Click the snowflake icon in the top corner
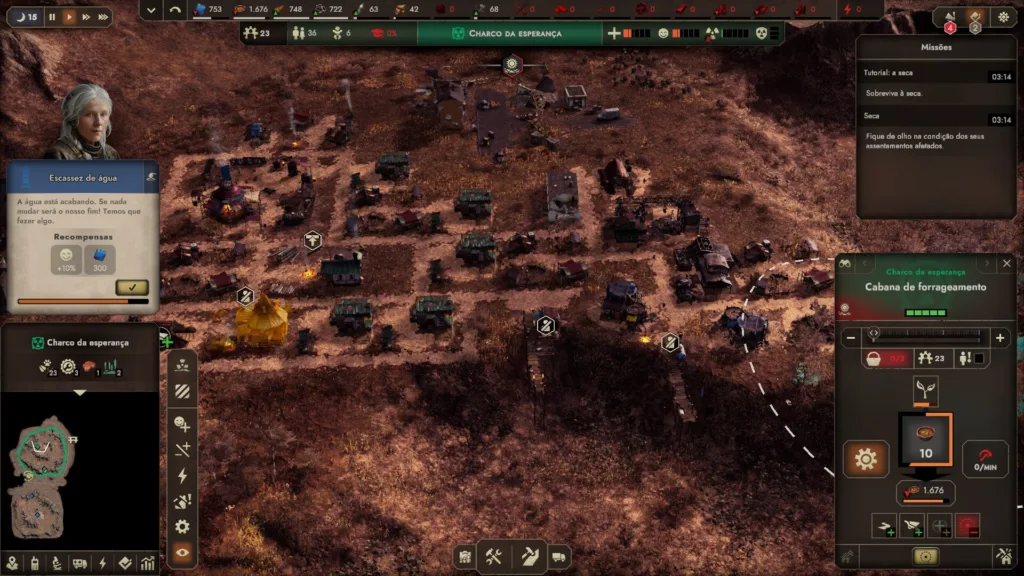Screen dimensions: 1024x576 (x=1003, y=17)
